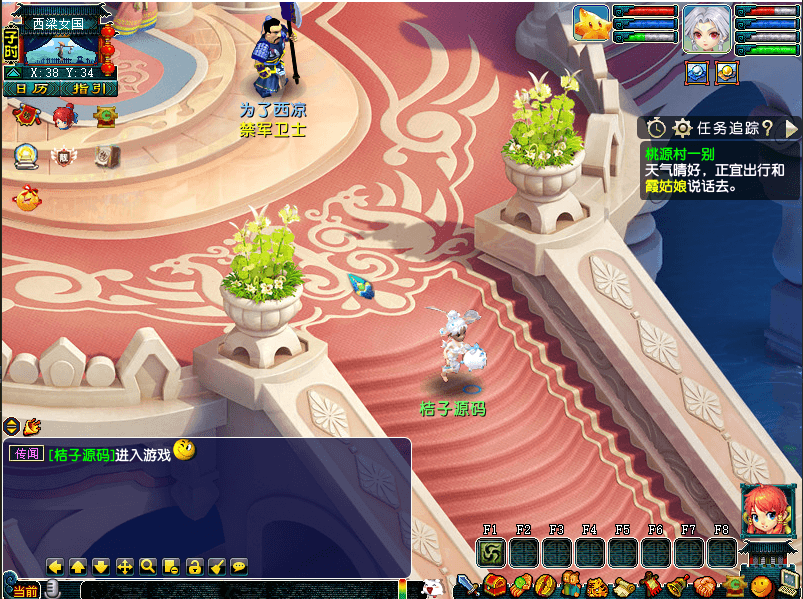This screenshot has width=803, height=599.
Task: Click the microphone voice input icon
Action: pyautogui.click(x=53, y=591)
